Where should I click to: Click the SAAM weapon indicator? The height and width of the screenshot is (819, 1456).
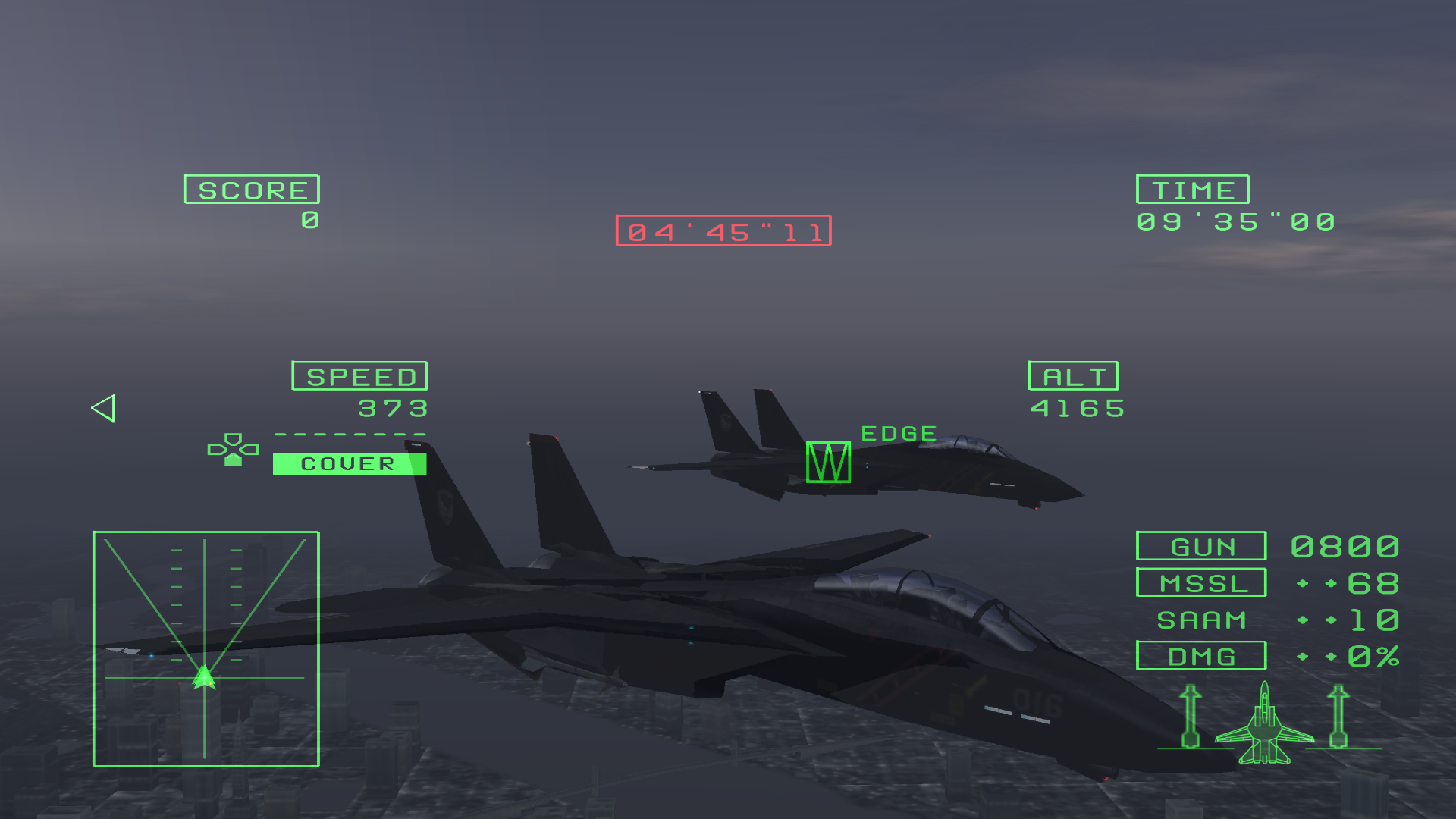click(x=1200, y=619)
